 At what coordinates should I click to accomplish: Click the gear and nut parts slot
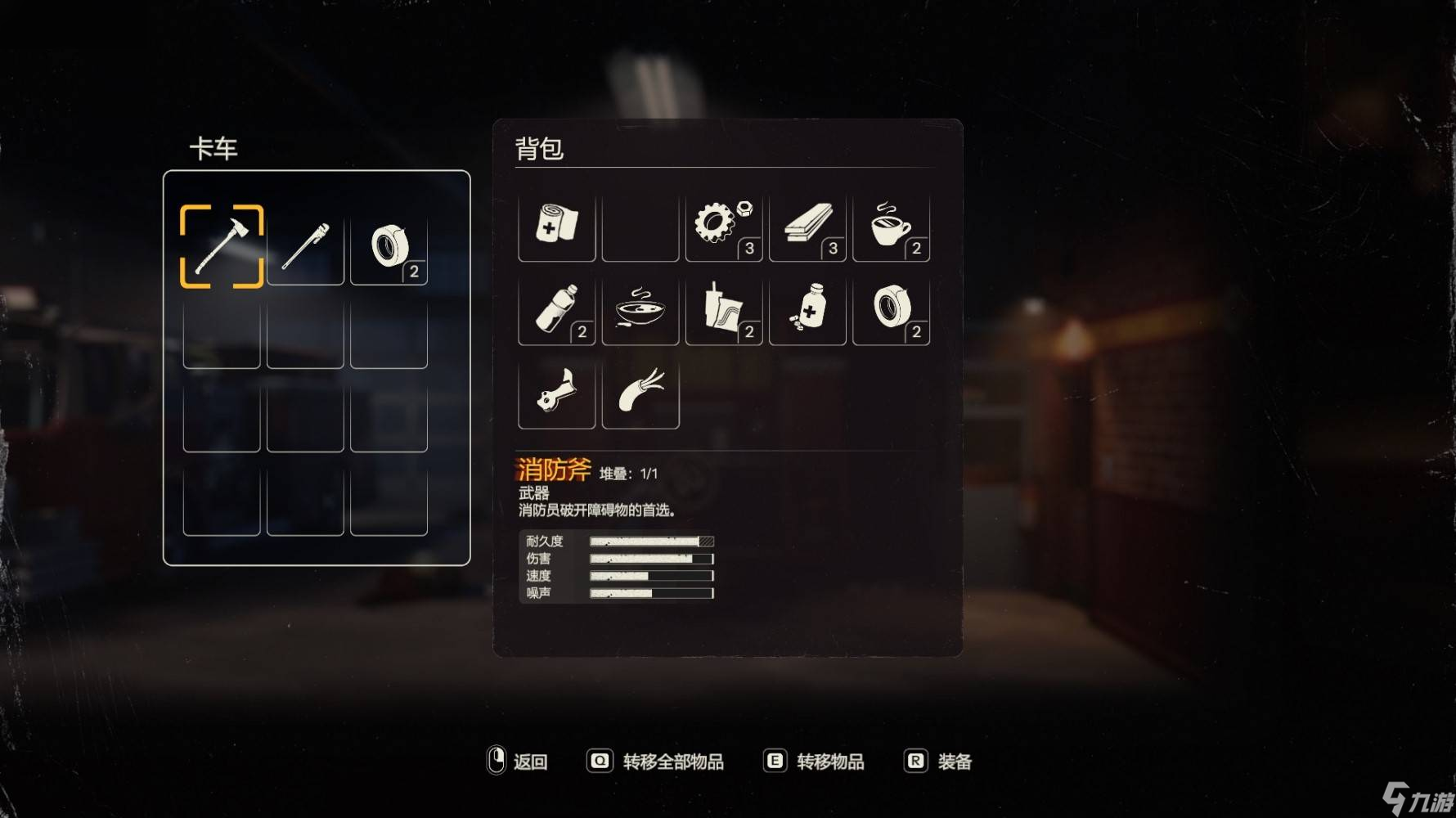click(723, 225)
